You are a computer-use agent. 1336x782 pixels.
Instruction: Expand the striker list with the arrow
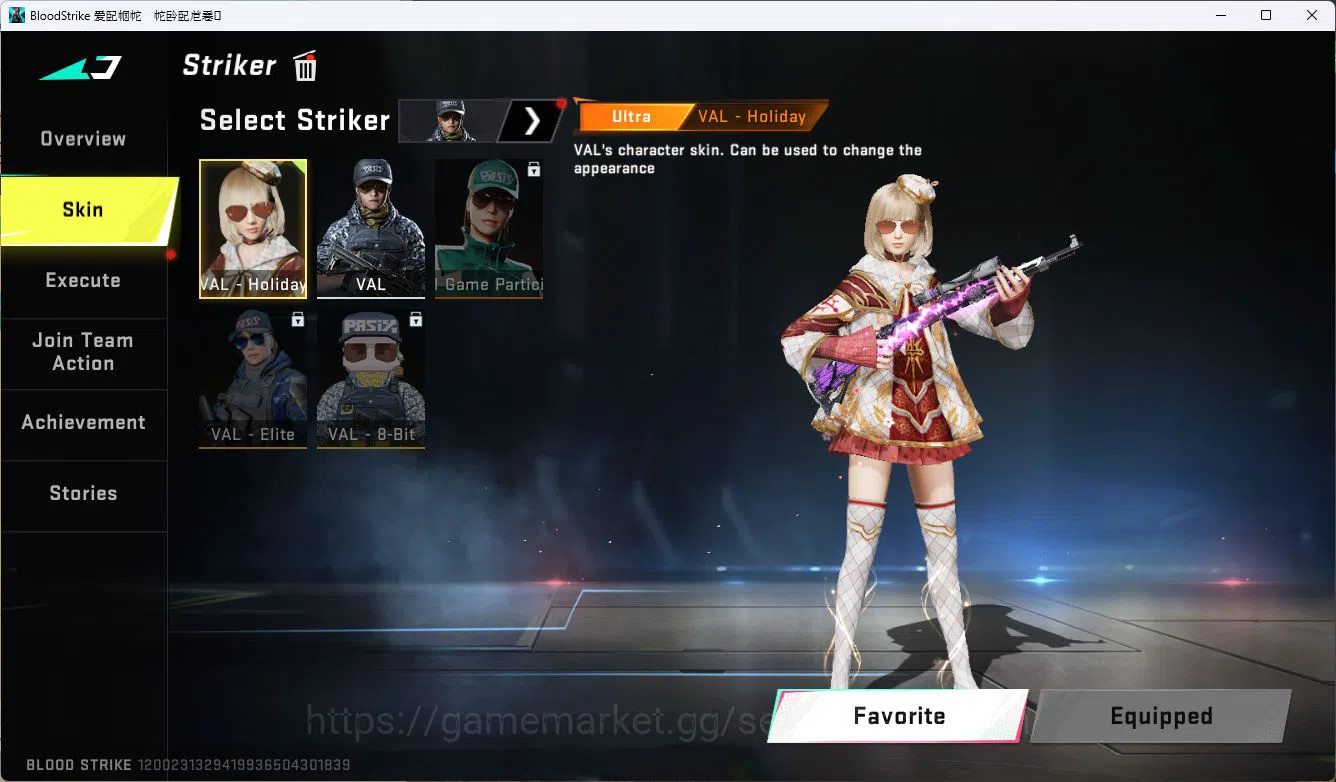coord(531,120)
